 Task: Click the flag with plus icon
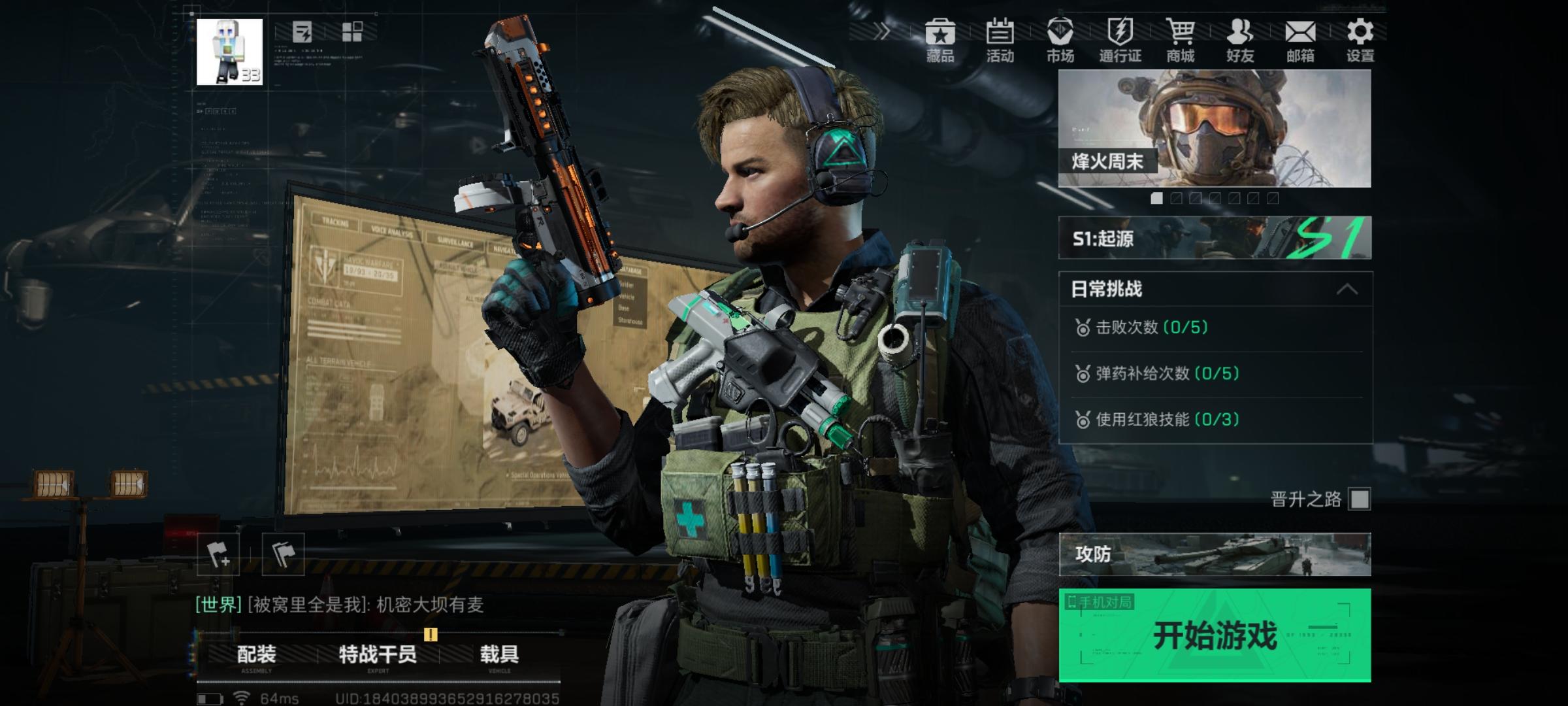click(218, 554)
